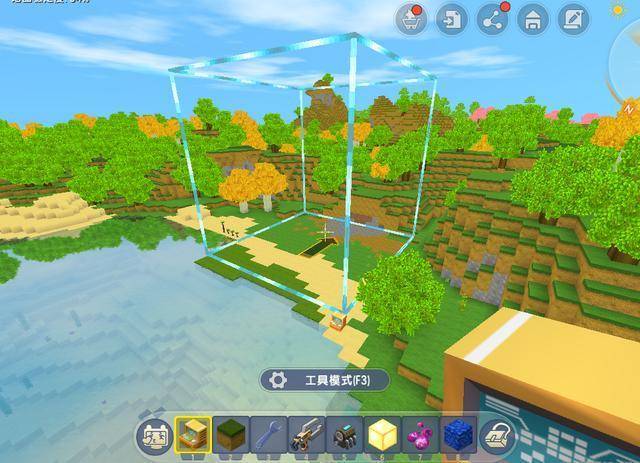Toggle the 工具模式(F3) tool mode button
The height and width of the screenshot is (463, 640).
325,380
